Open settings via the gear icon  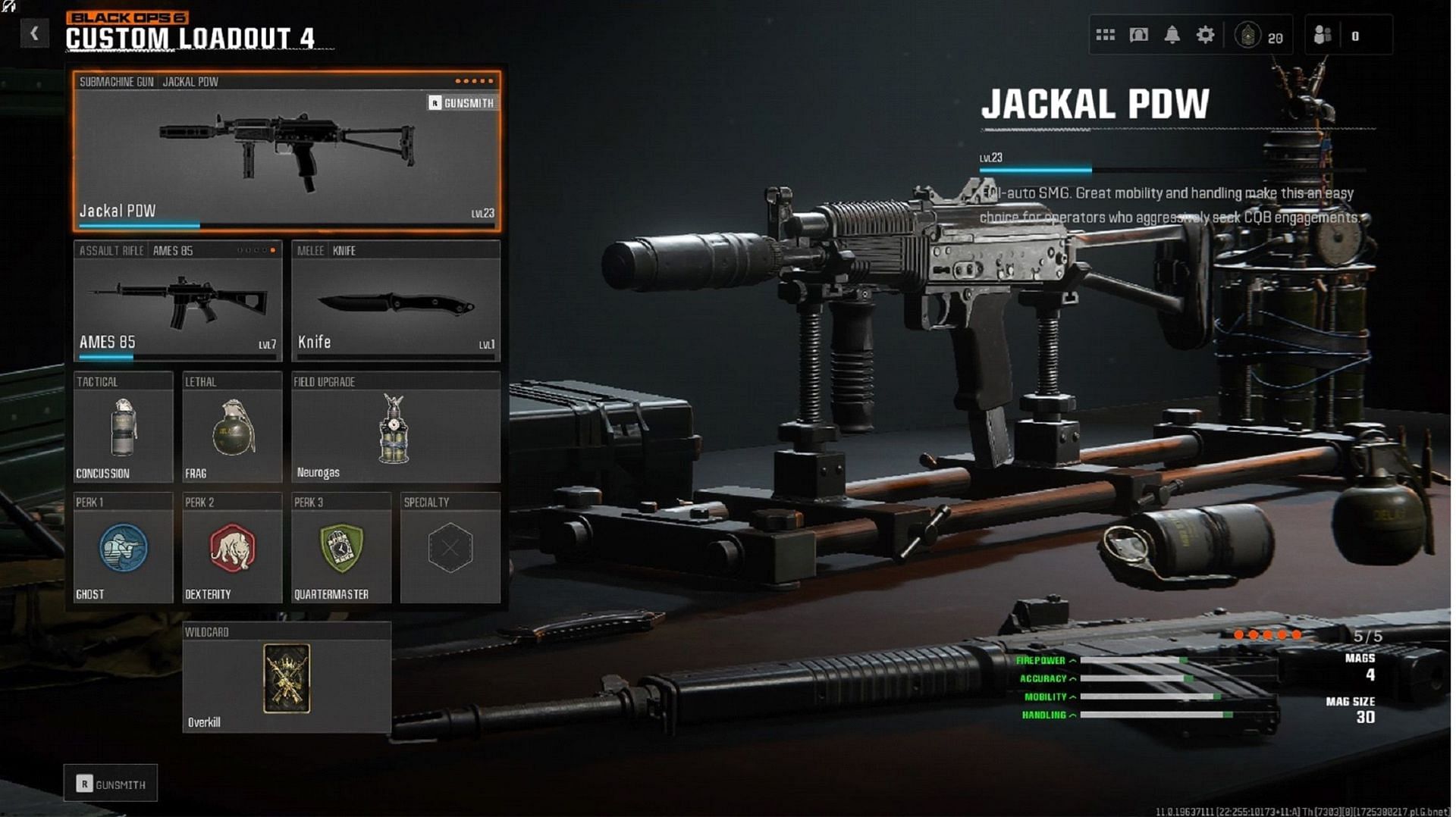pos(1206,35)
